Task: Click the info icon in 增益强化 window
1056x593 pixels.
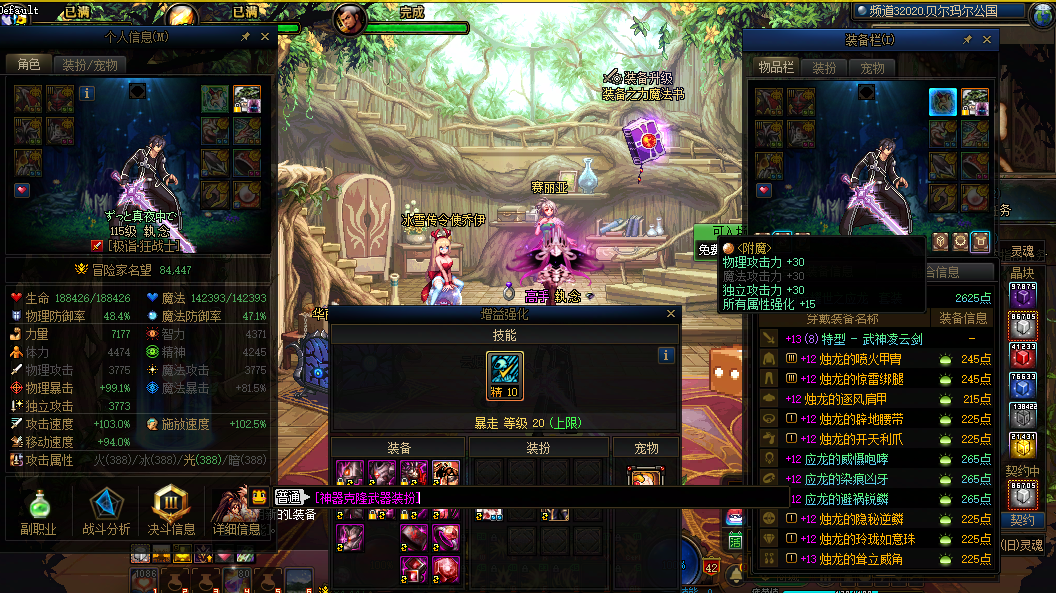Action: click(666, 355)
